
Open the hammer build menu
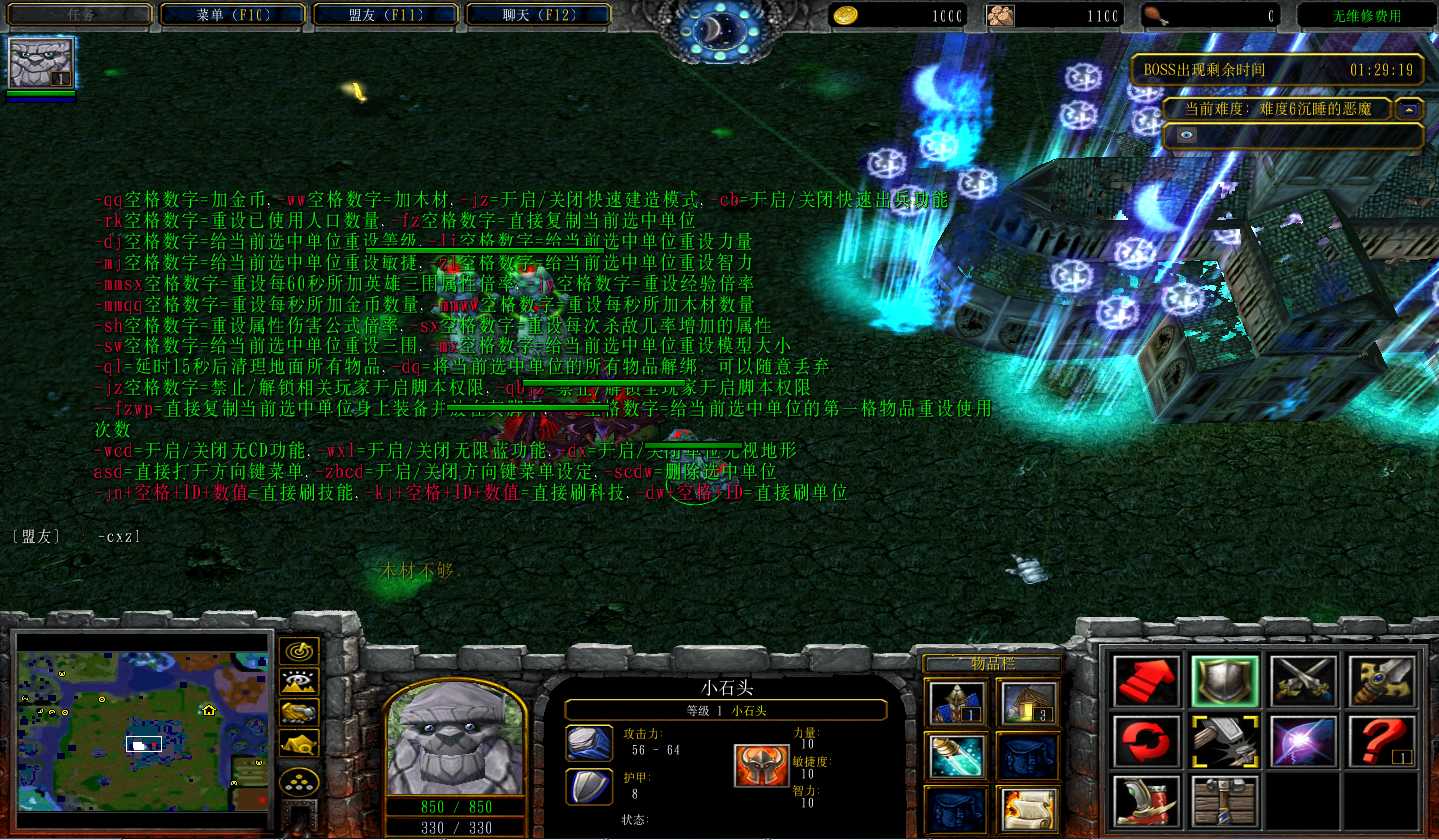pos(1225,741)
